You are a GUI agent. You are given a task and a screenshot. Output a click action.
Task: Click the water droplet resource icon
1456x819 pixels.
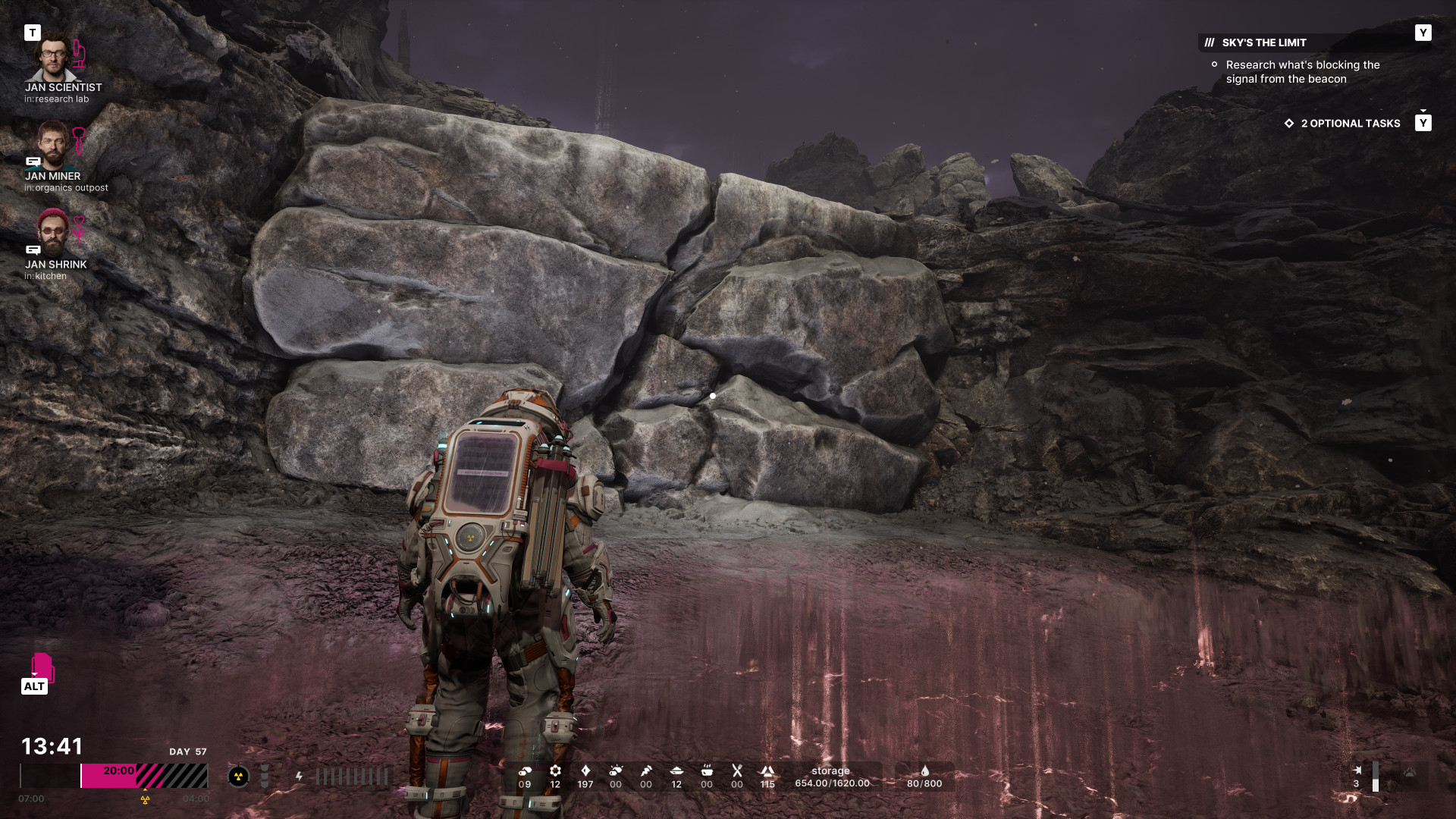click(x=924, y=770)
